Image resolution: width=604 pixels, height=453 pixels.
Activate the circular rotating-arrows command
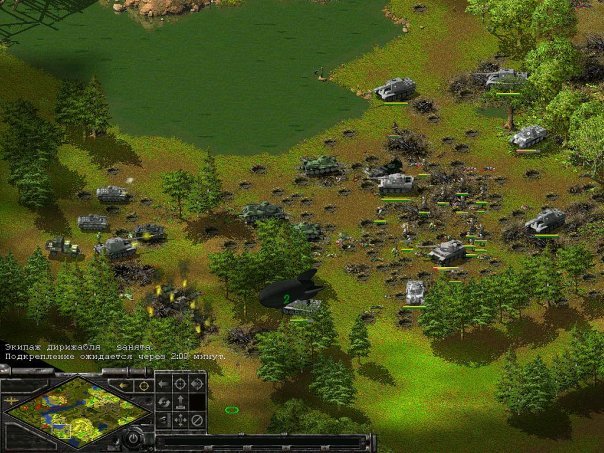[162, 402]
